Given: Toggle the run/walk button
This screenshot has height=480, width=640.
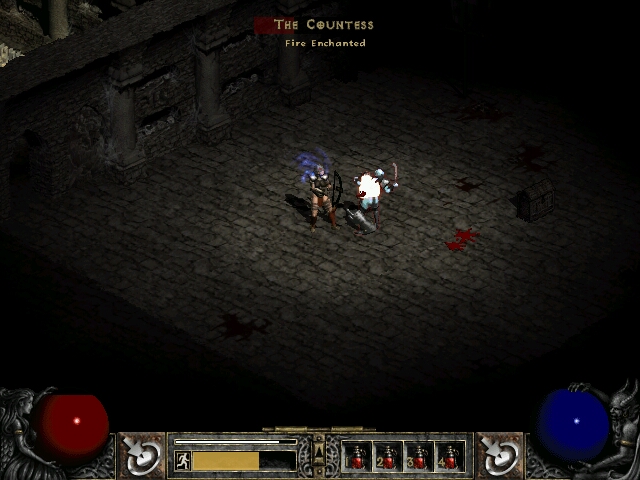Looking at the screenshot, I should click(183, 460).
